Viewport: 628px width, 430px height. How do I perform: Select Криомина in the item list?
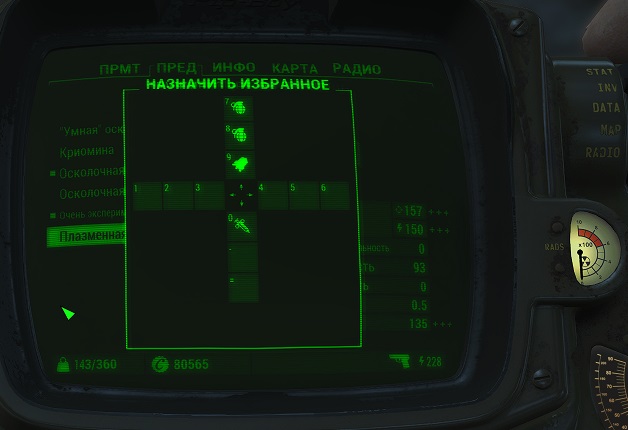pyautogui.click(x=86, y=152)
